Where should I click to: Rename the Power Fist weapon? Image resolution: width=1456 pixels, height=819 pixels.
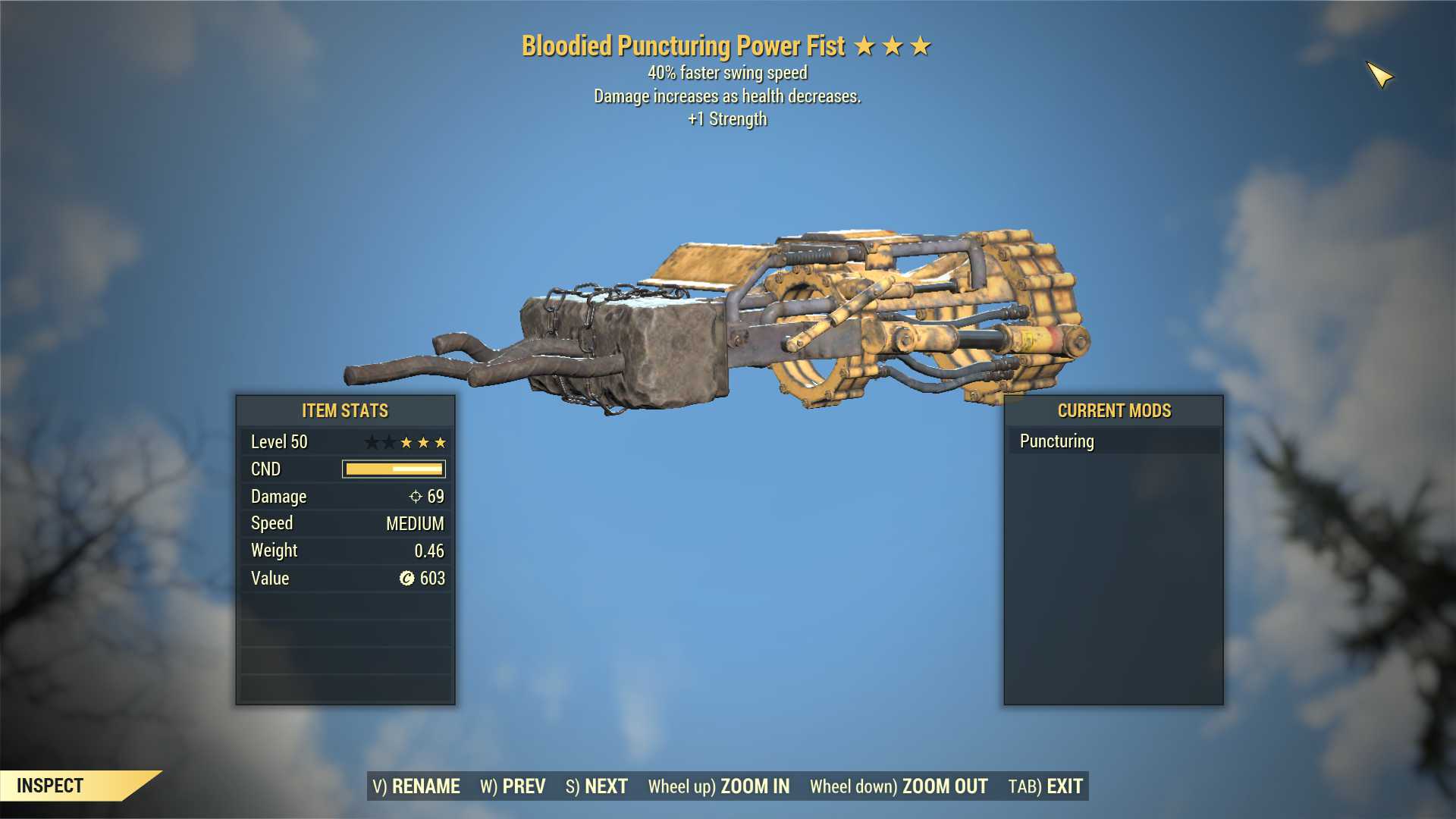click(x=416, y=786)
